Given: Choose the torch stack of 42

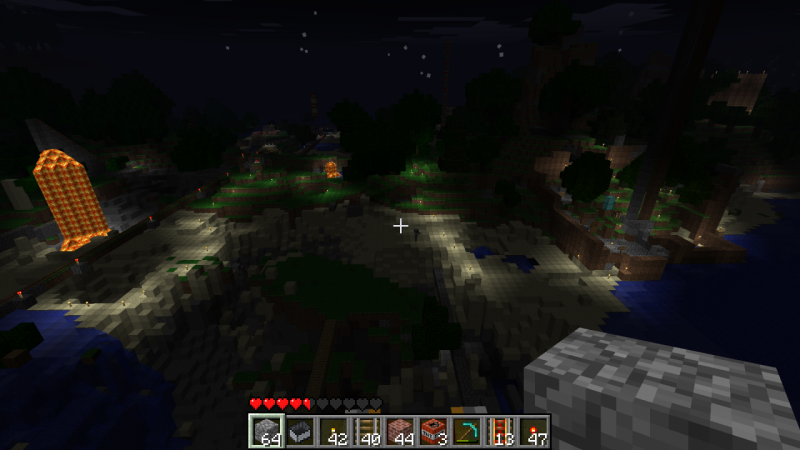Looking at the screenshot, I should [333, 432].
